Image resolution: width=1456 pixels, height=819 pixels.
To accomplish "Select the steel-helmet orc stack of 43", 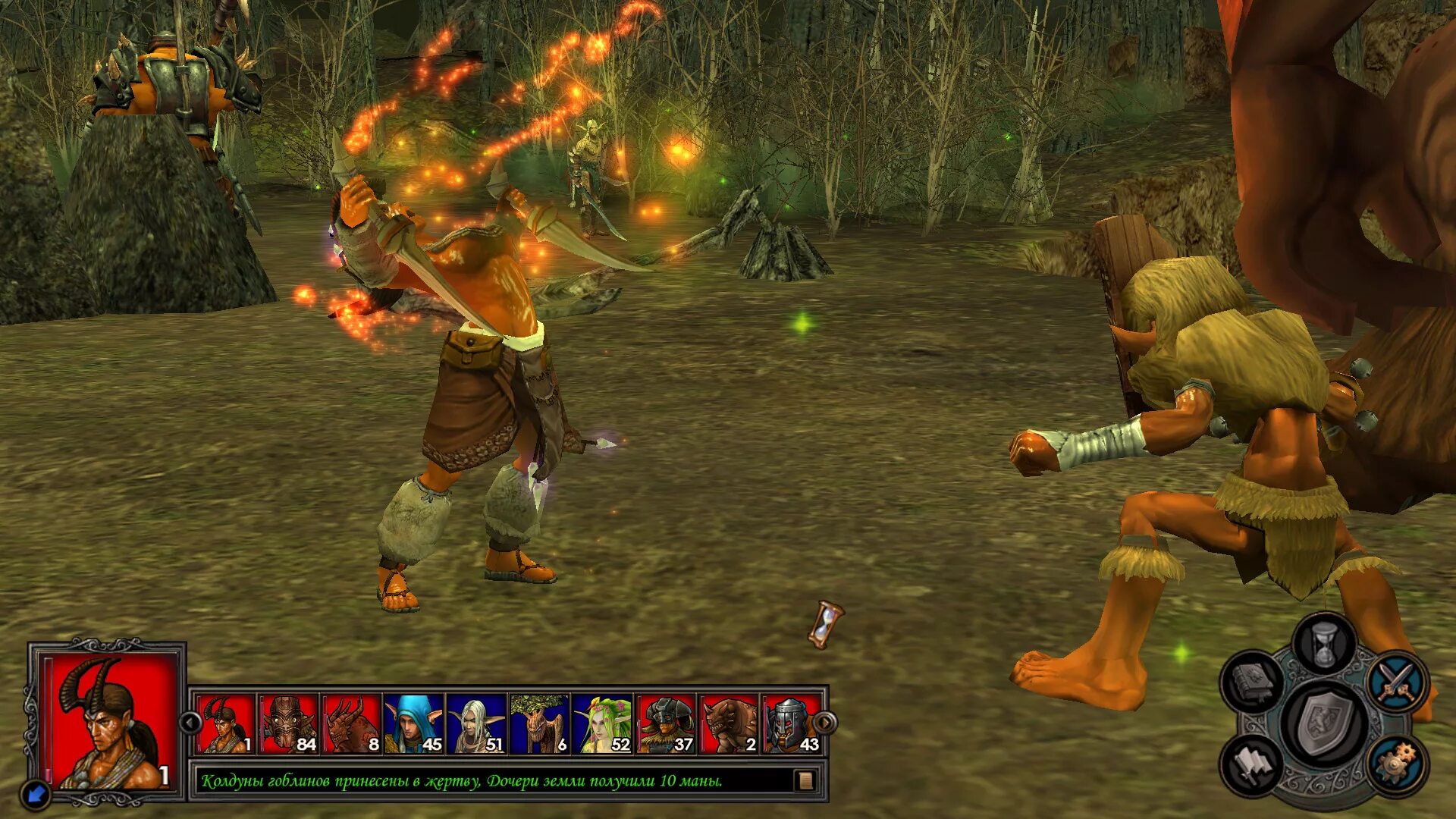I will click(x=789, y=724).
